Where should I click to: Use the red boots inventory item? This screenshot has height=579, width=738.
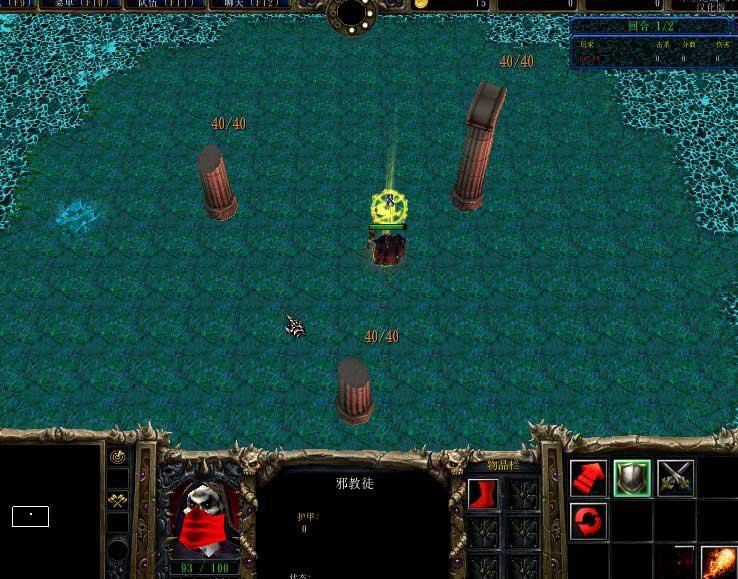(x=483, y=494)
